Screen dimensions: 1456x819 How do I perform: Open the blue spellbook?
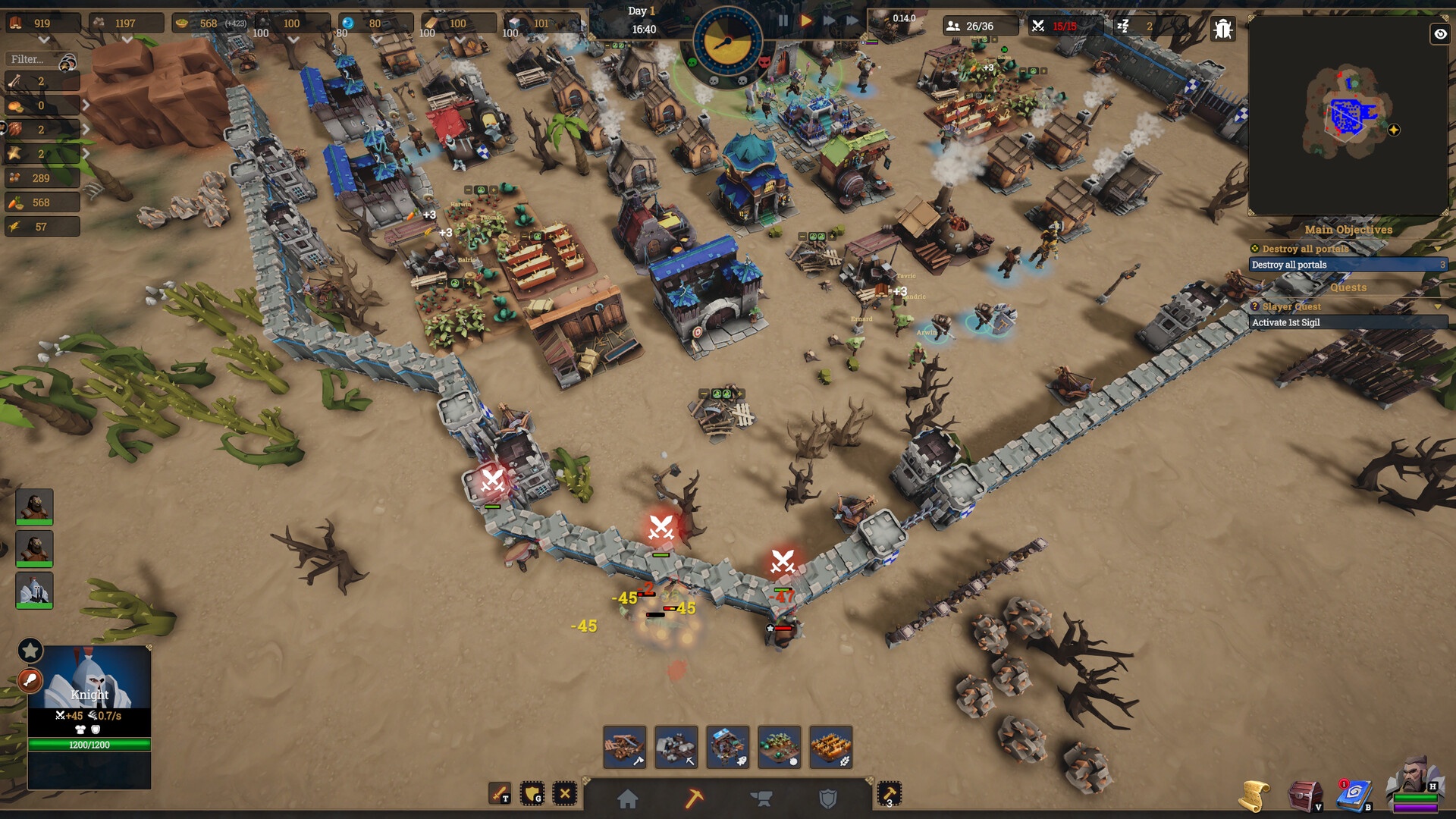[x=1354, y=796]
